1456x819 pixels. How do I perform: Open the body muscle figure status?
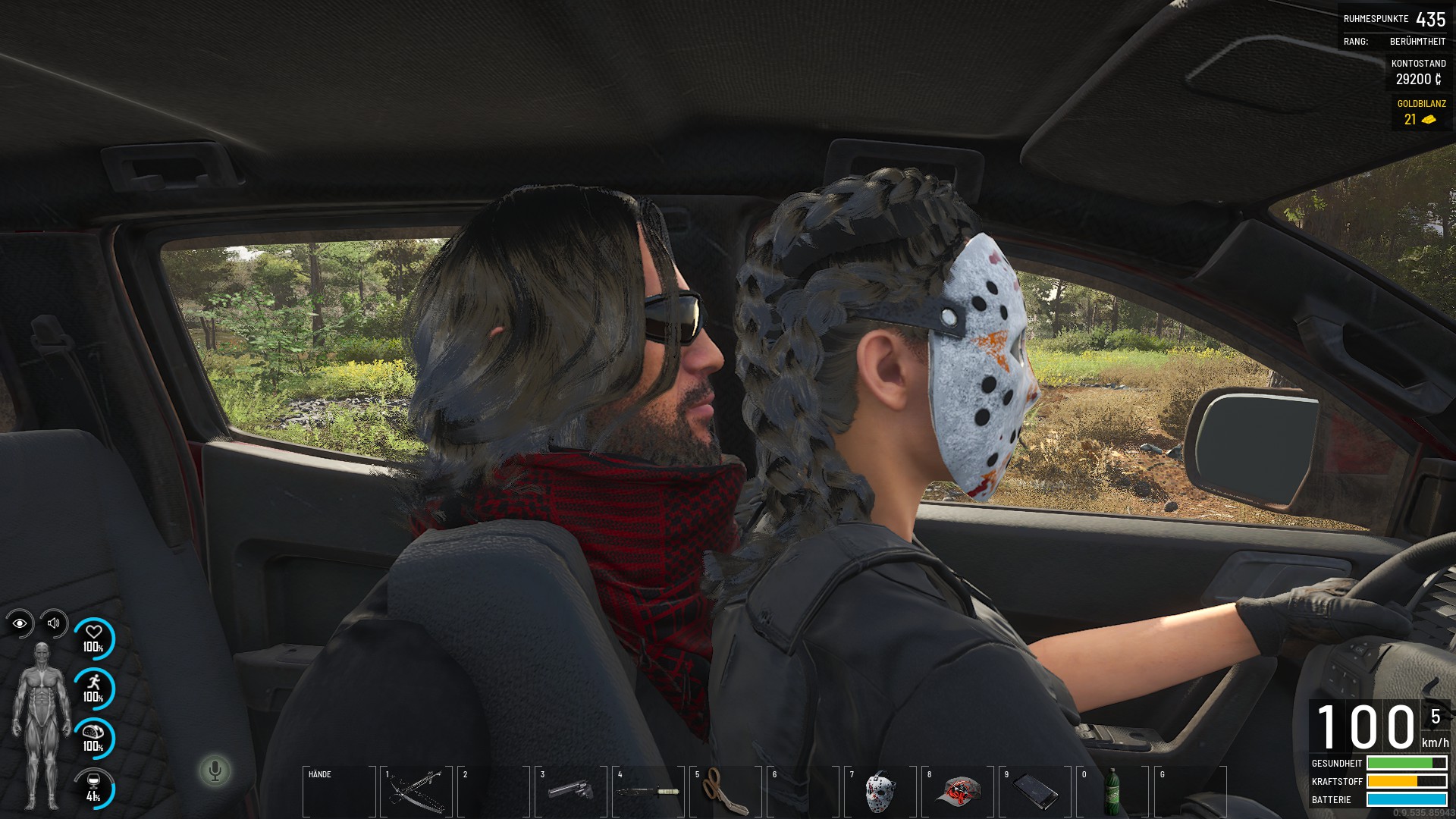coord(41,724)
